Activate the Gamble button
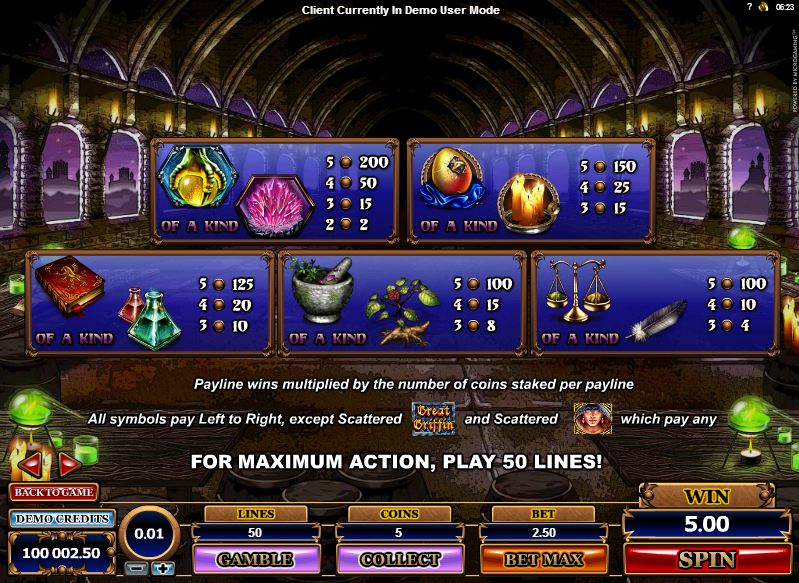The height and width of the screenshot is (583, 799). pyautogui.click(x=254, y=559)
